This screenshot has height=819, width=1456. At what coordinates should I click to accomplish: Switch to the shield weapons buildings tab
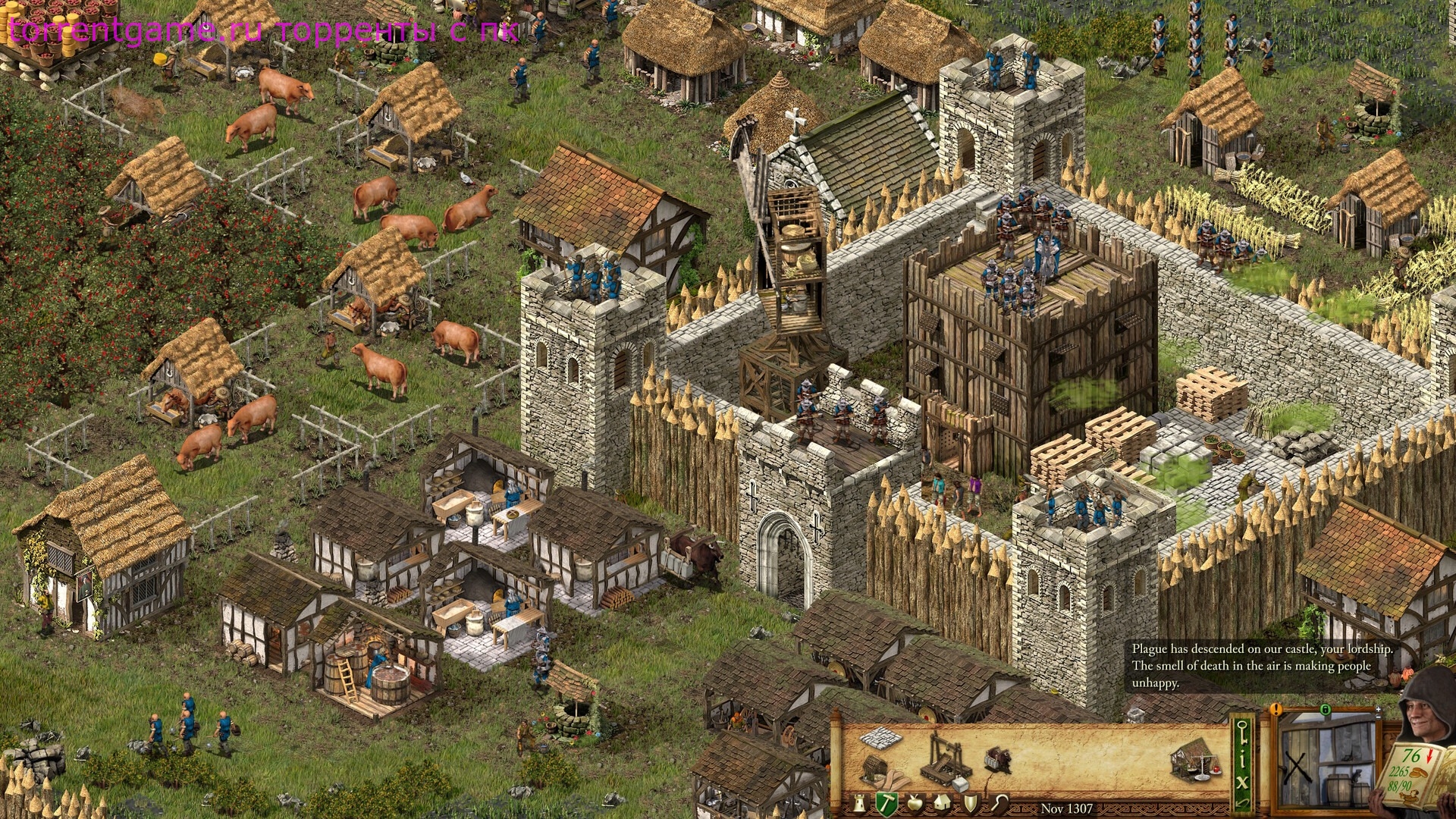click(971, 803)
